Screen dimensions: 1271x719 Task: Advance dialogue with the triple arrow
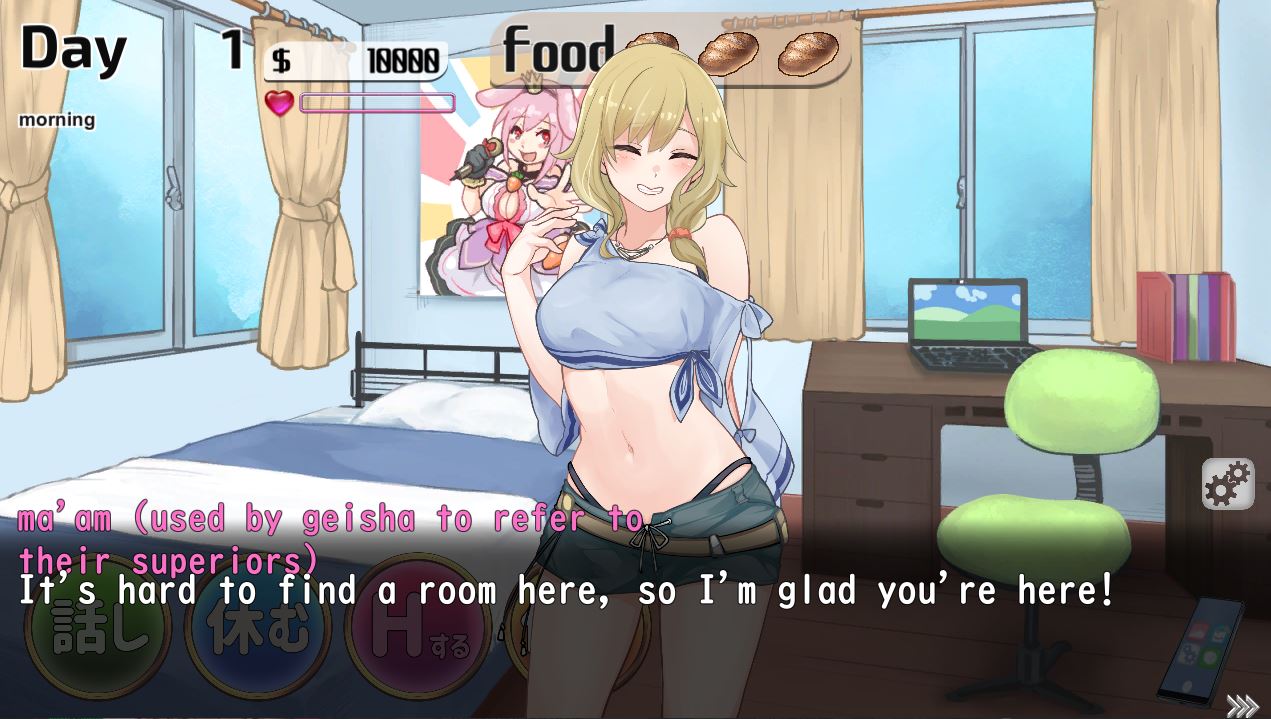coord(1241,706)
